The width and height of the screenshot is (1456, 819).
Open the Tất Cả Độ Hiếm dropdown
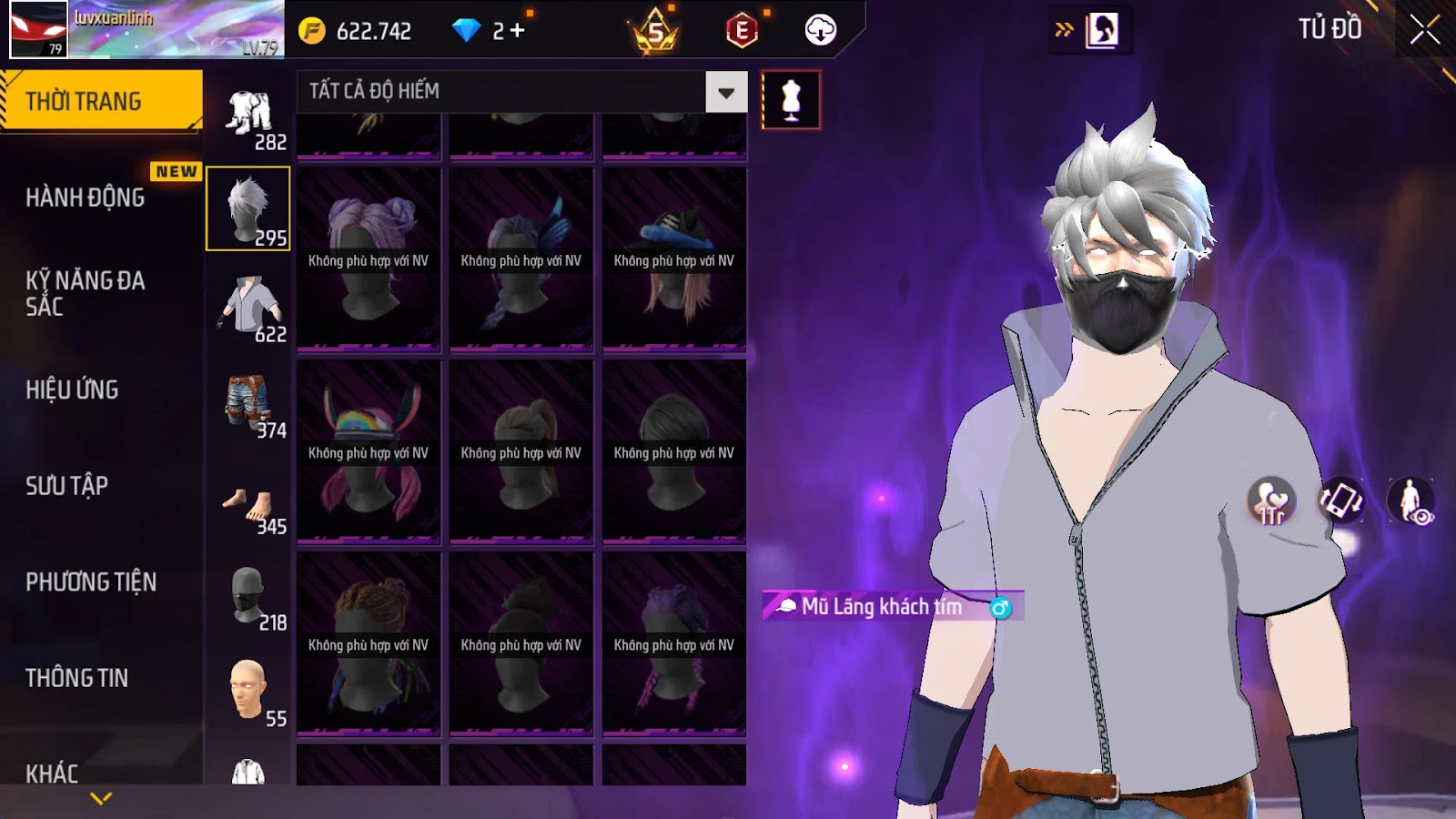pyautogui.click(x=725, y=92)
